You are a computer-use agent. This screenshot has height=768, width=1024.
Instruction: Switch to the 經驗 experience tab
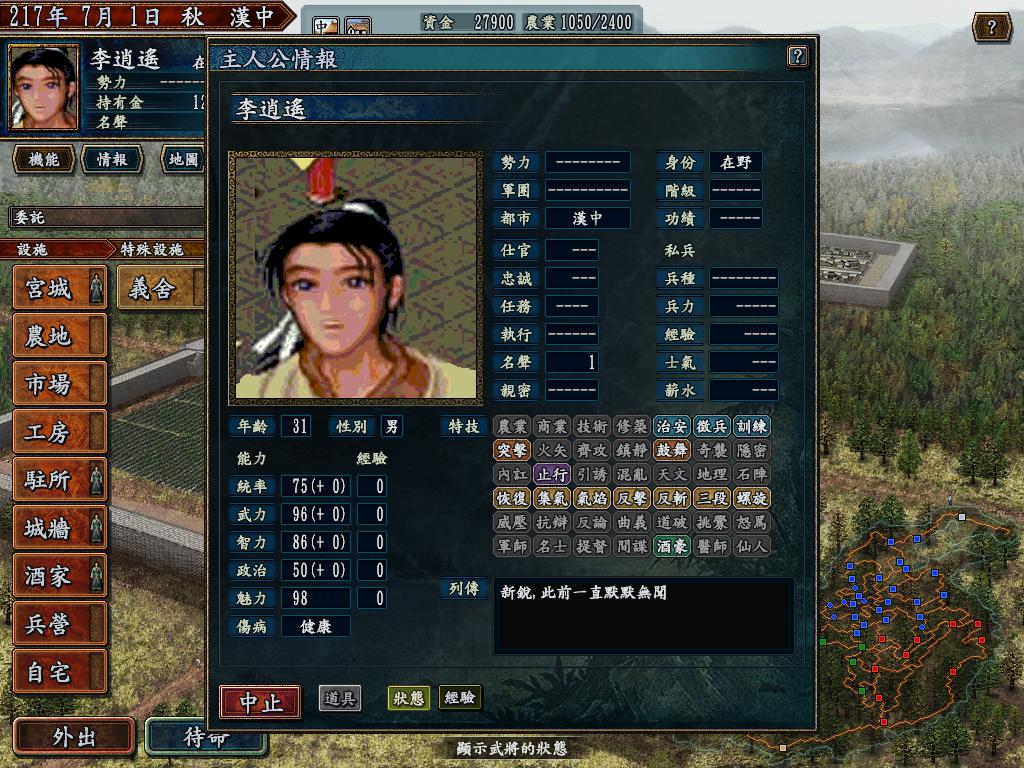pyautogui.click(x=460, y=698)
